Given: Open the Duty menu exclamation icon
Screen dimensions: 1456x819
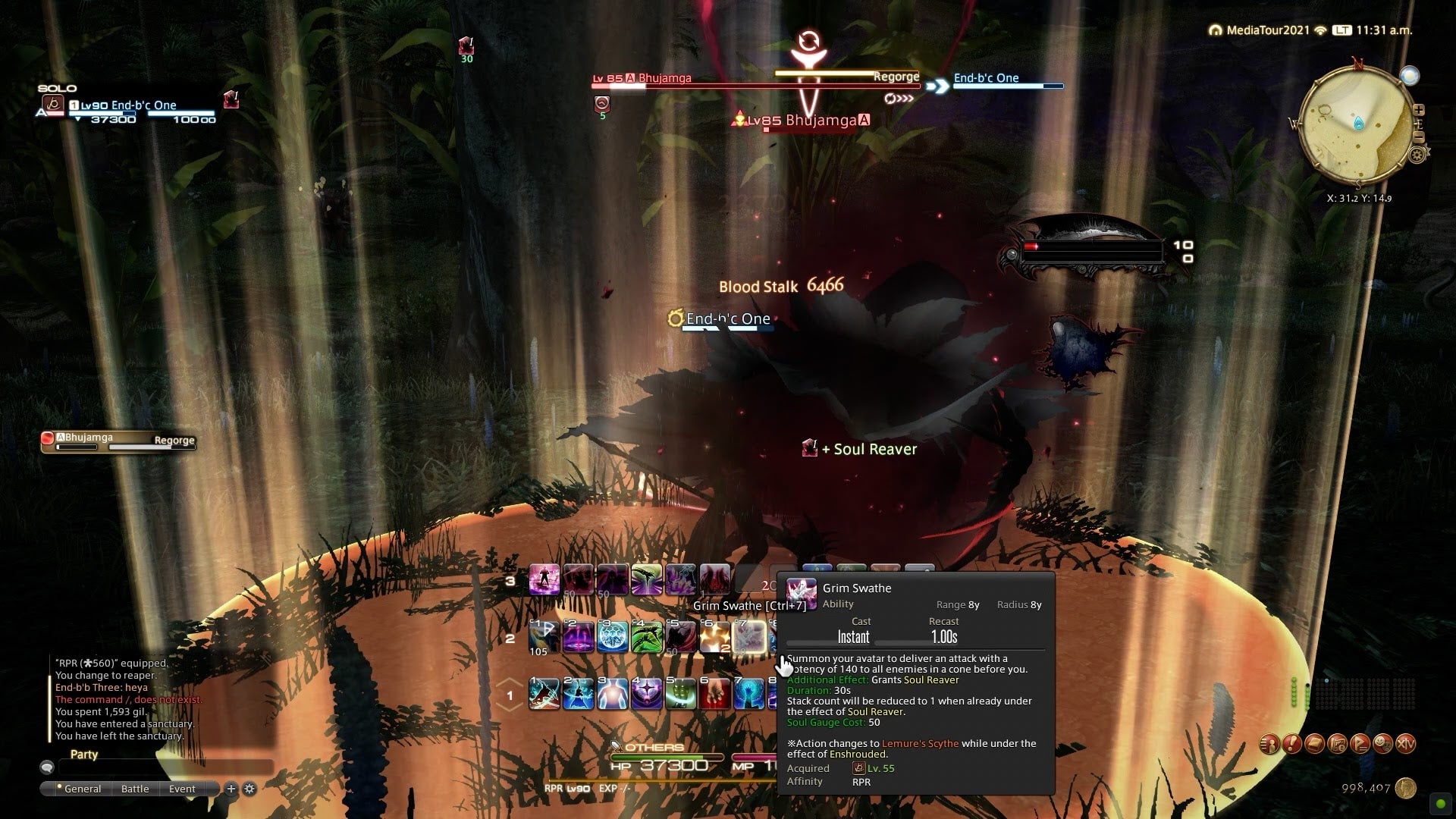Looking at the screenshot, I should click(1292, 744).
